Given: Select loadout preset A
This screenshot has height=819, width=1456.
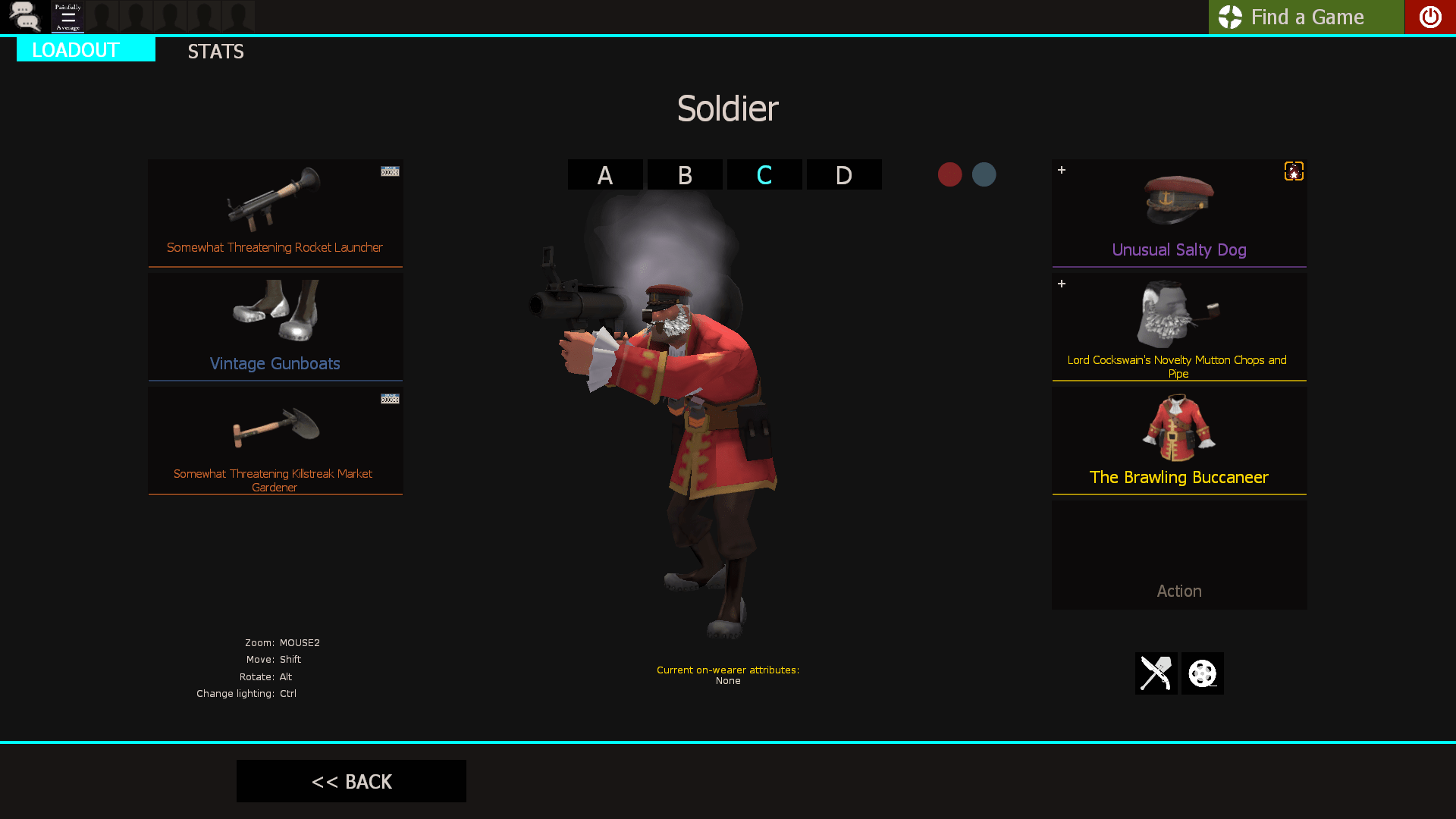Looking at the screenshot, I should [x=604, y=174].
